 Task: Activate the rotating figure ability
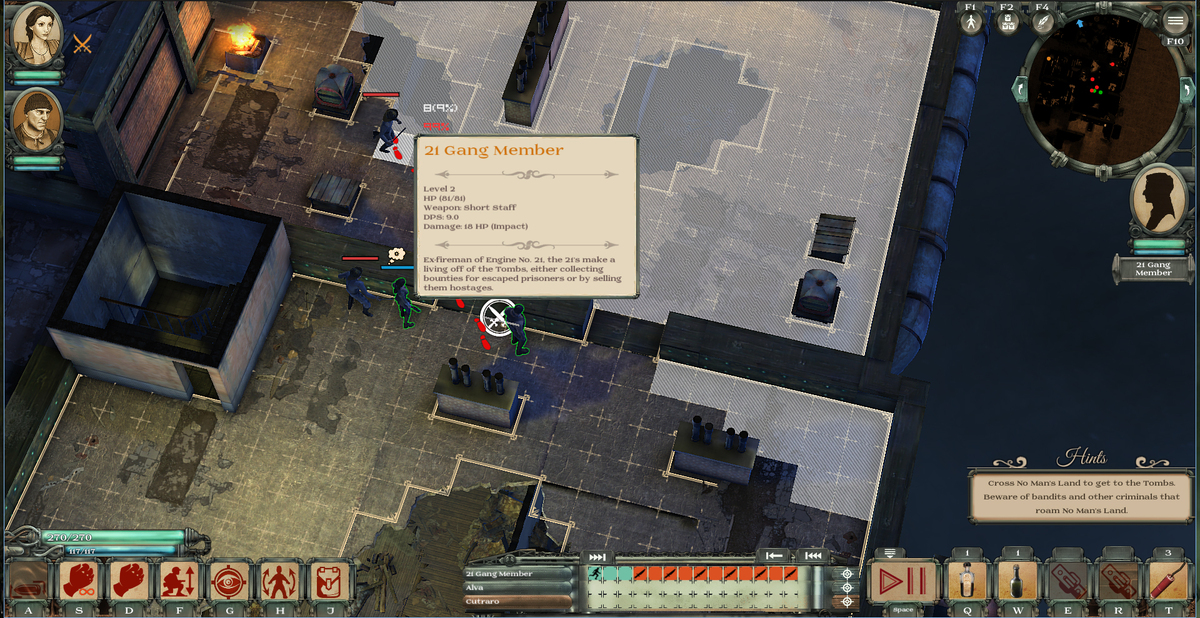click(x=279, y=581)
